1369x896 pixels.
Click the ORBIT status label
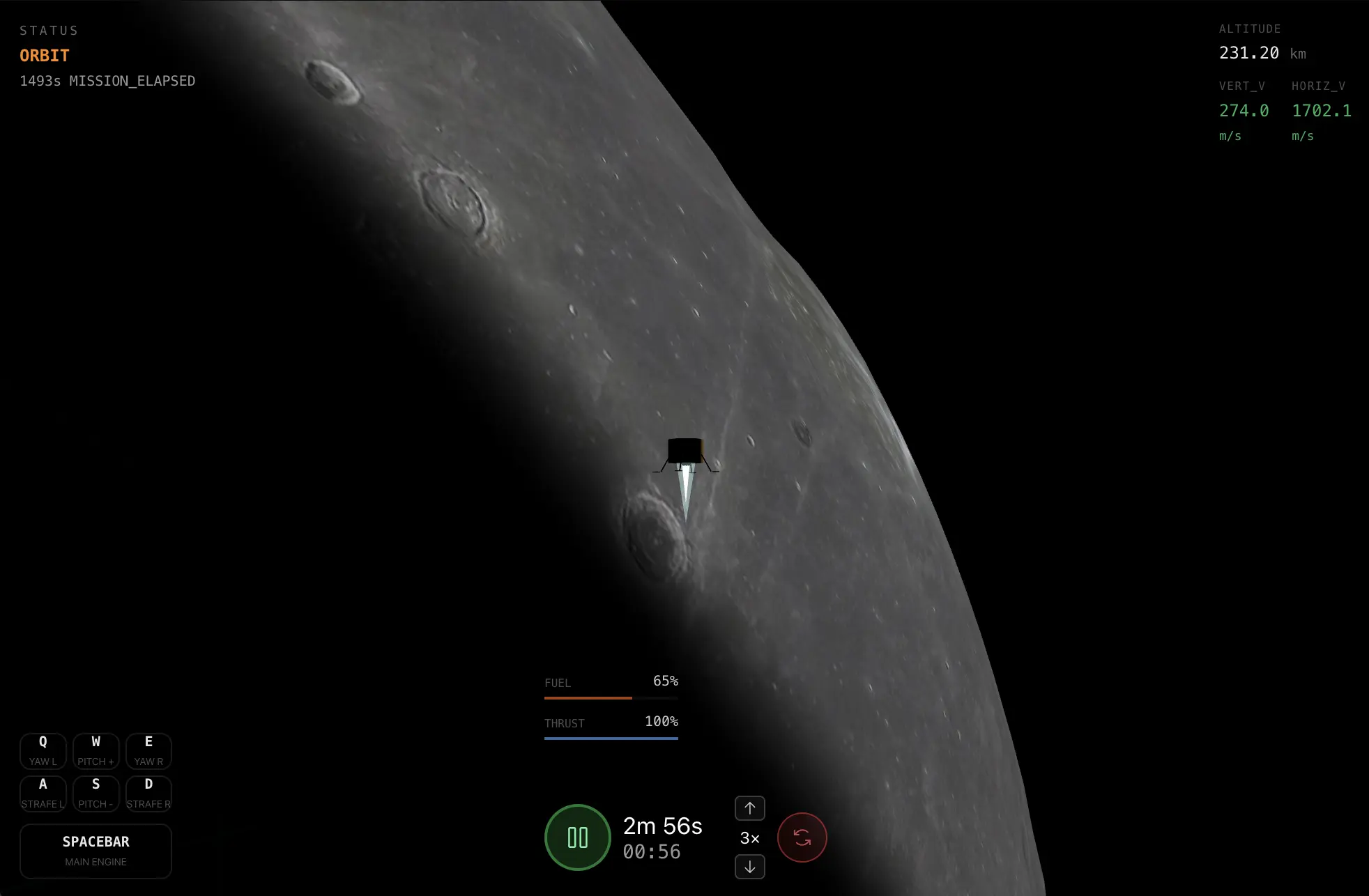[x=44, y=55]
